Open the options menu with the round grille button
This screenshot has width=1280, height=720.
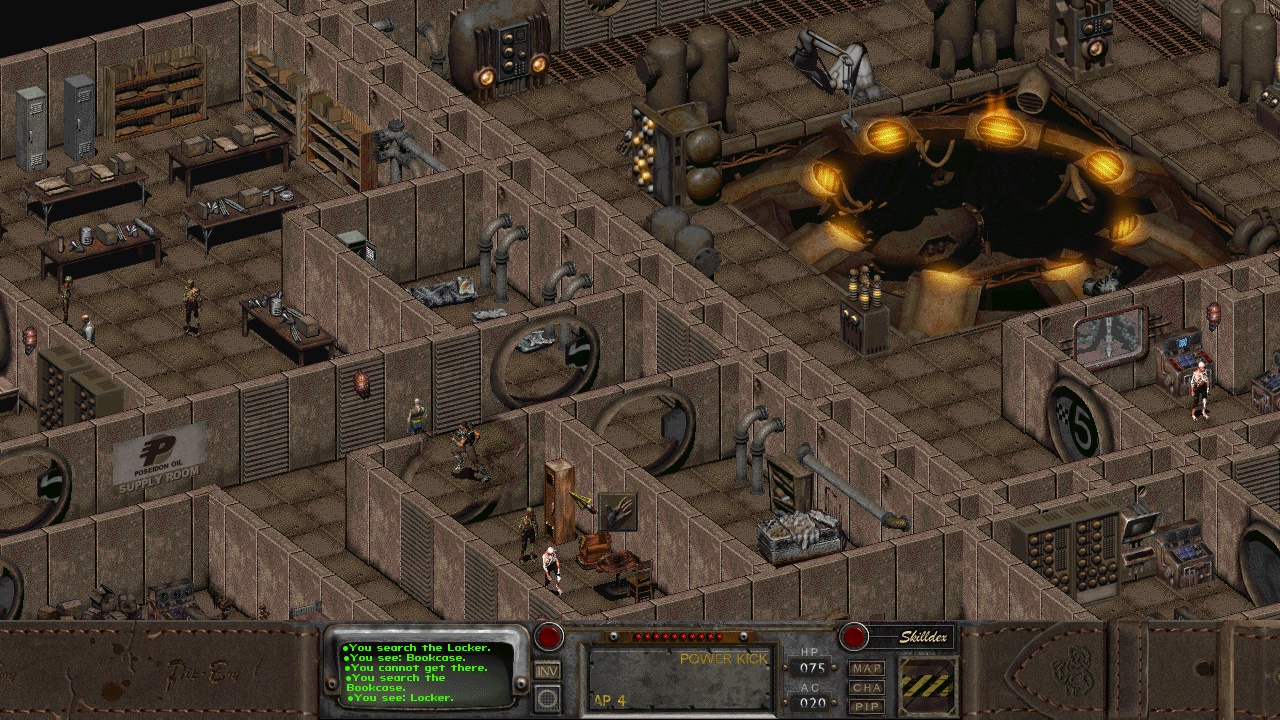tap(547, 698)
